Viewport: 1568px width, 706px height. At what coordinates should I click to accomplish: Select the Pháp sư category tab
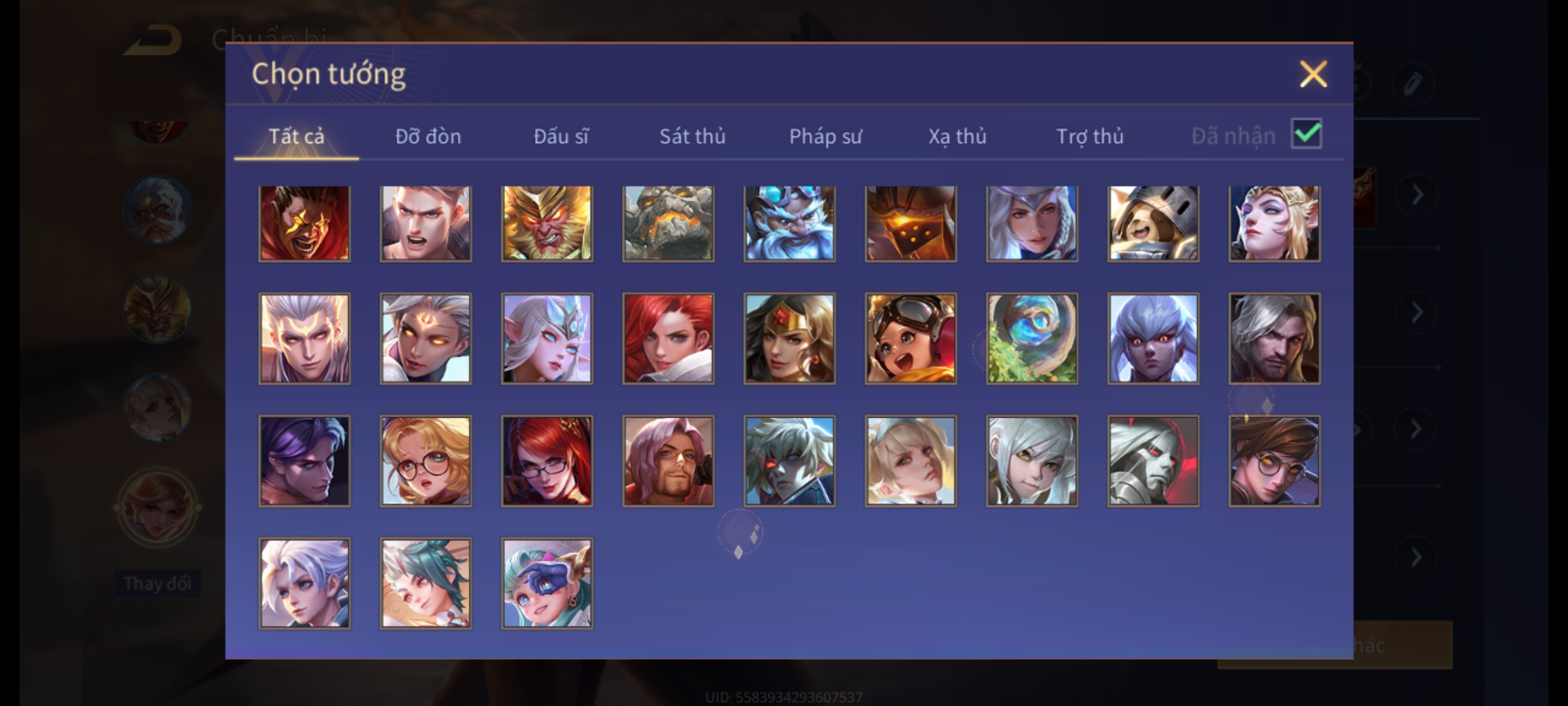pyautogui.click(x=825, y=136)
